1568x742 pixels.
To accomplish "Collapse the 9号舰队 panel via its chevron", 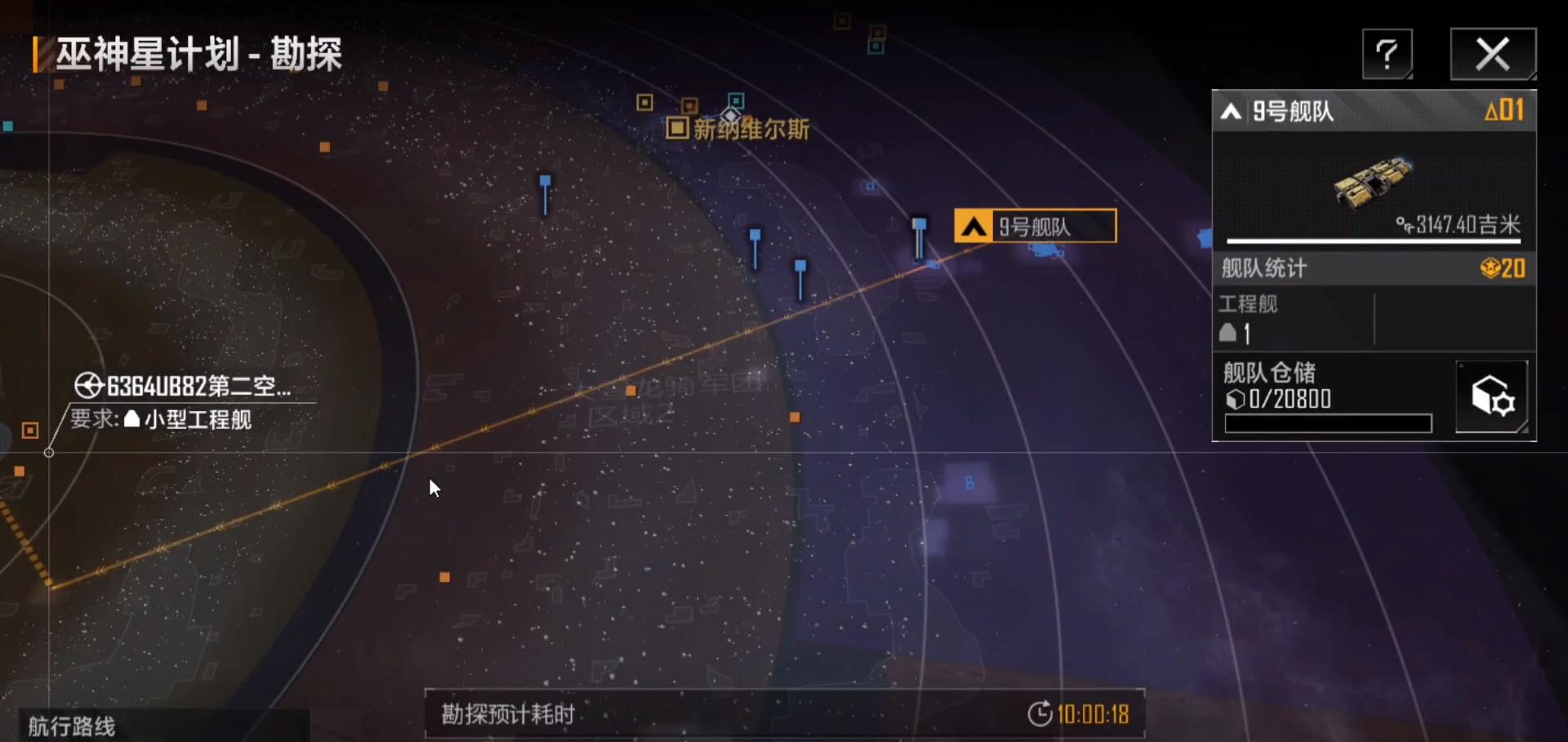I will pyautogui.click(x=1231, y=111).
